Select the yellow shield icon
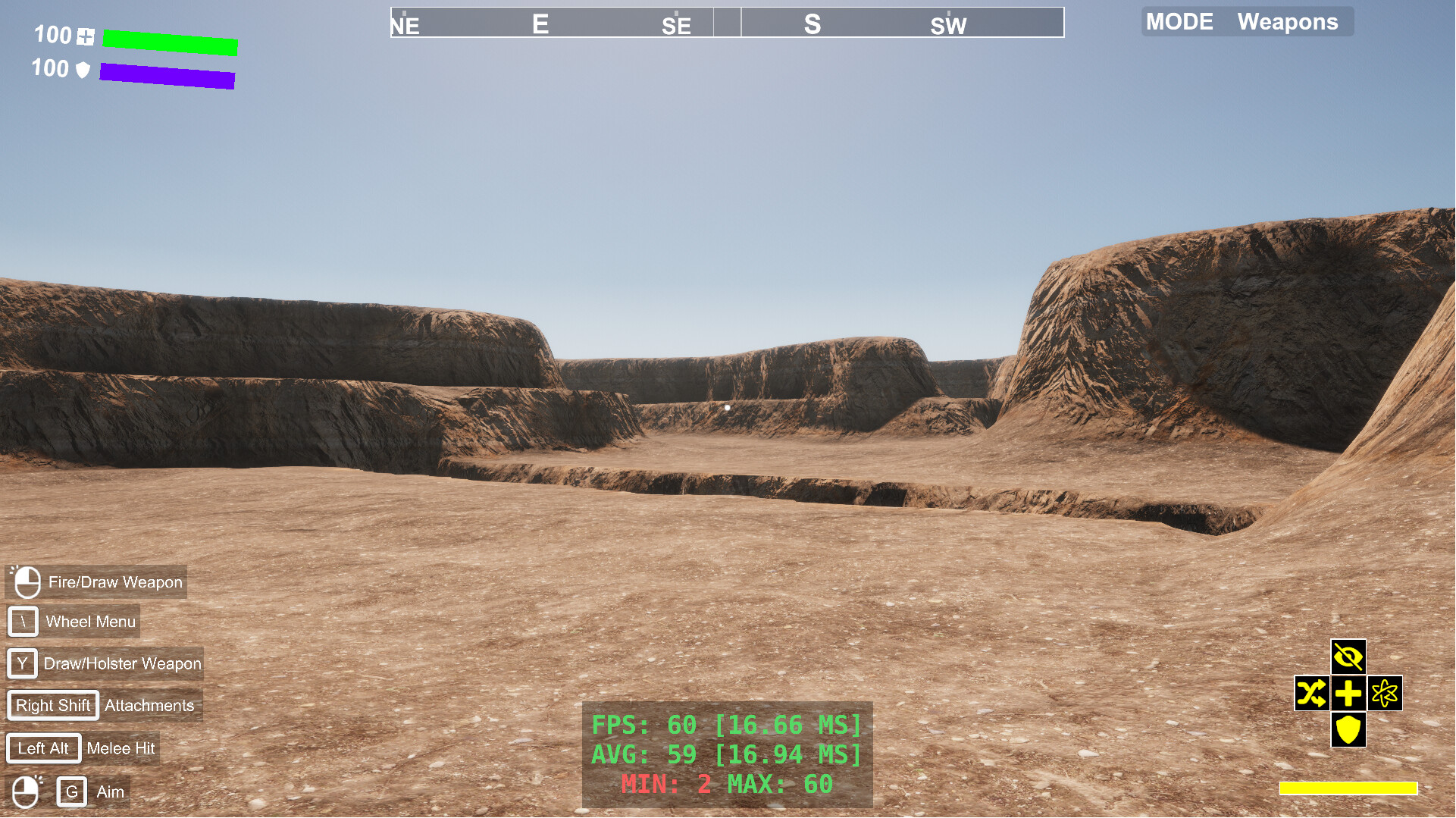This screenshot has height=818, width=1456. 1348,729
